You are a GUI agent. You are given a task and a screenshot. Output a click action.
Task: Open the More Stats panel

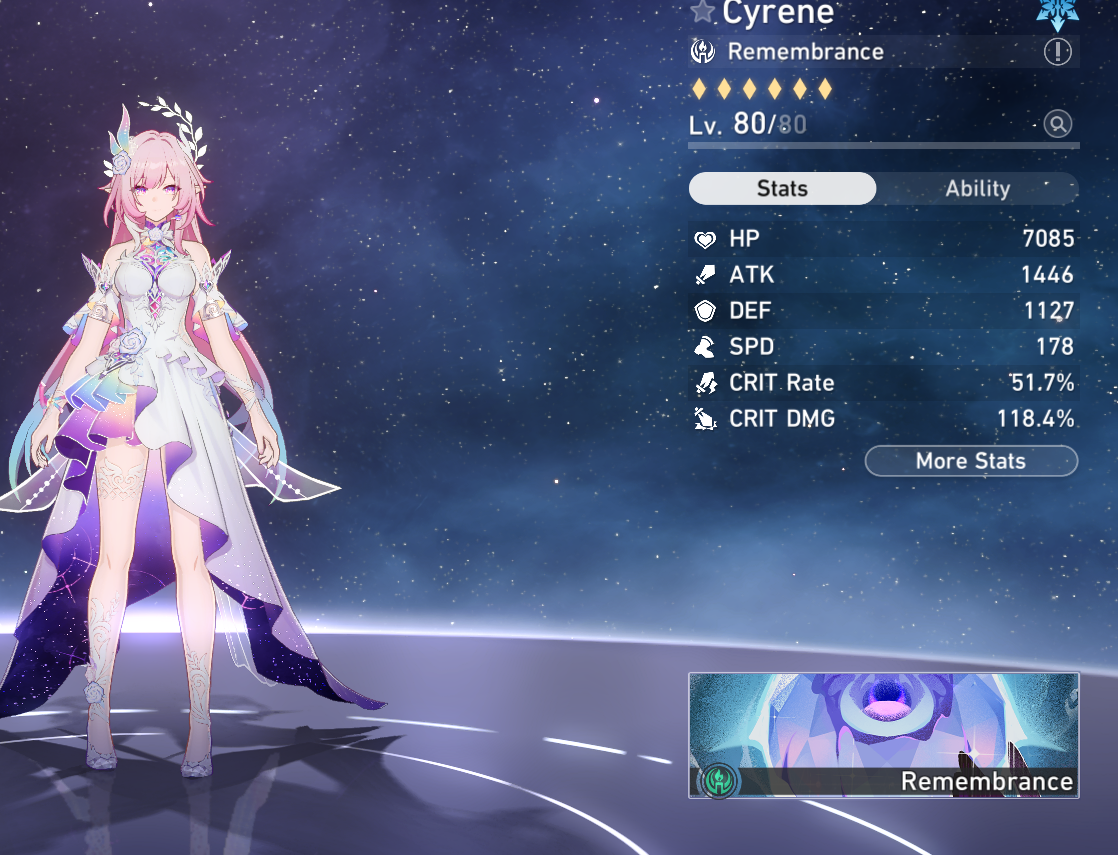point(971,461)
